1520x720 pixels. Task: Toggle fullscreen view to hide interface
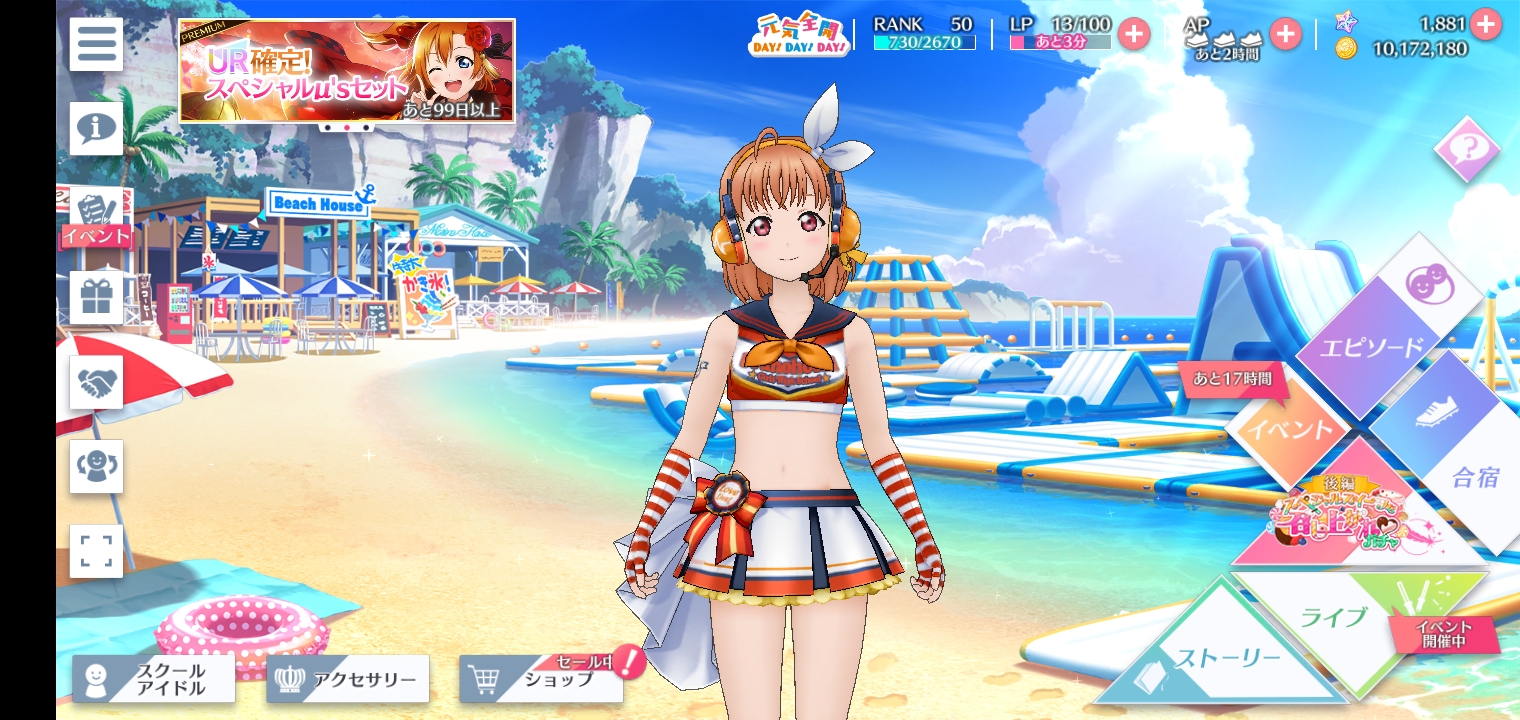[x=96, y=551]
